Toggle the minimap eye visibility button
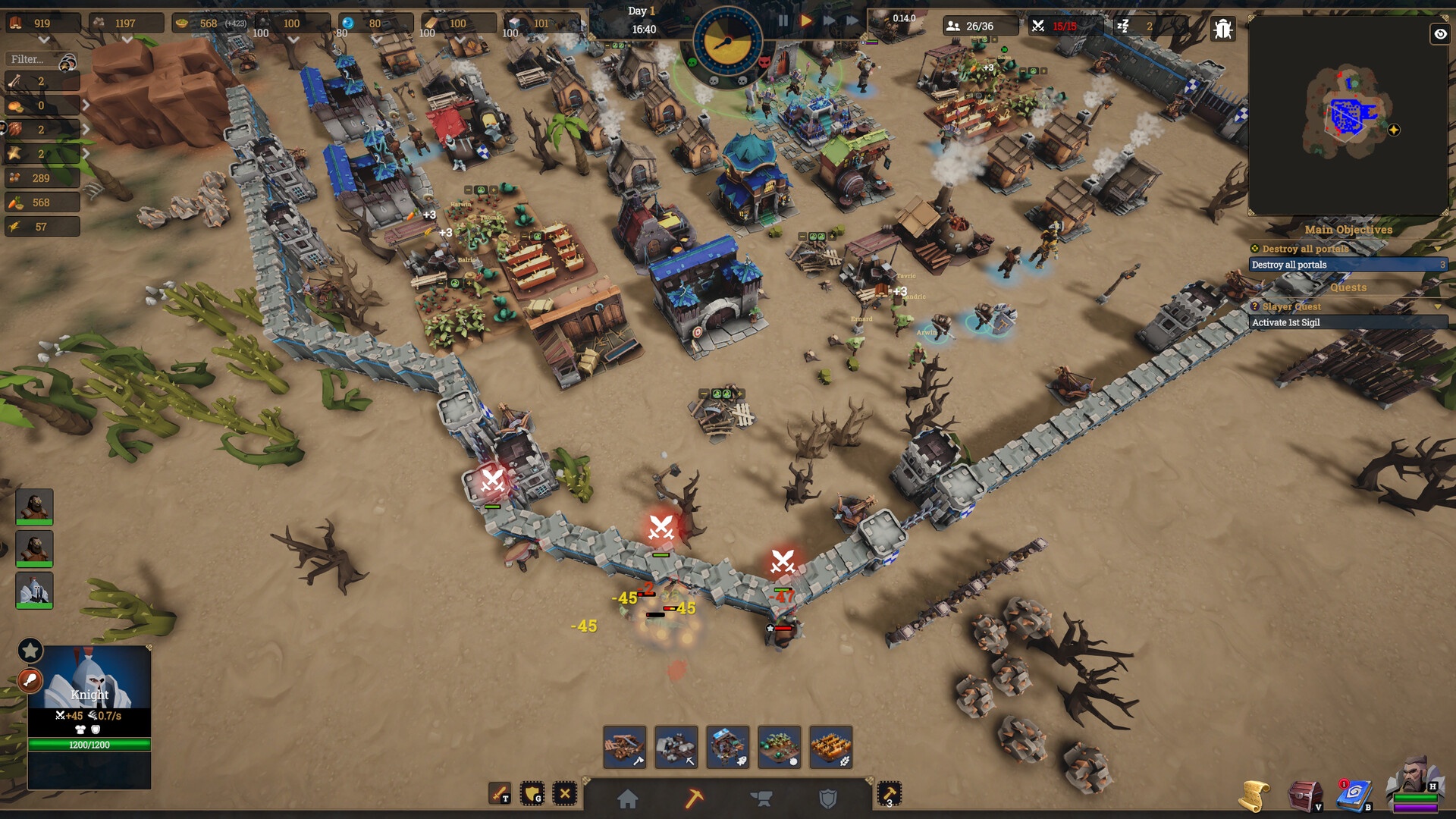The image size is (1456, 819). click(1439, 34)
